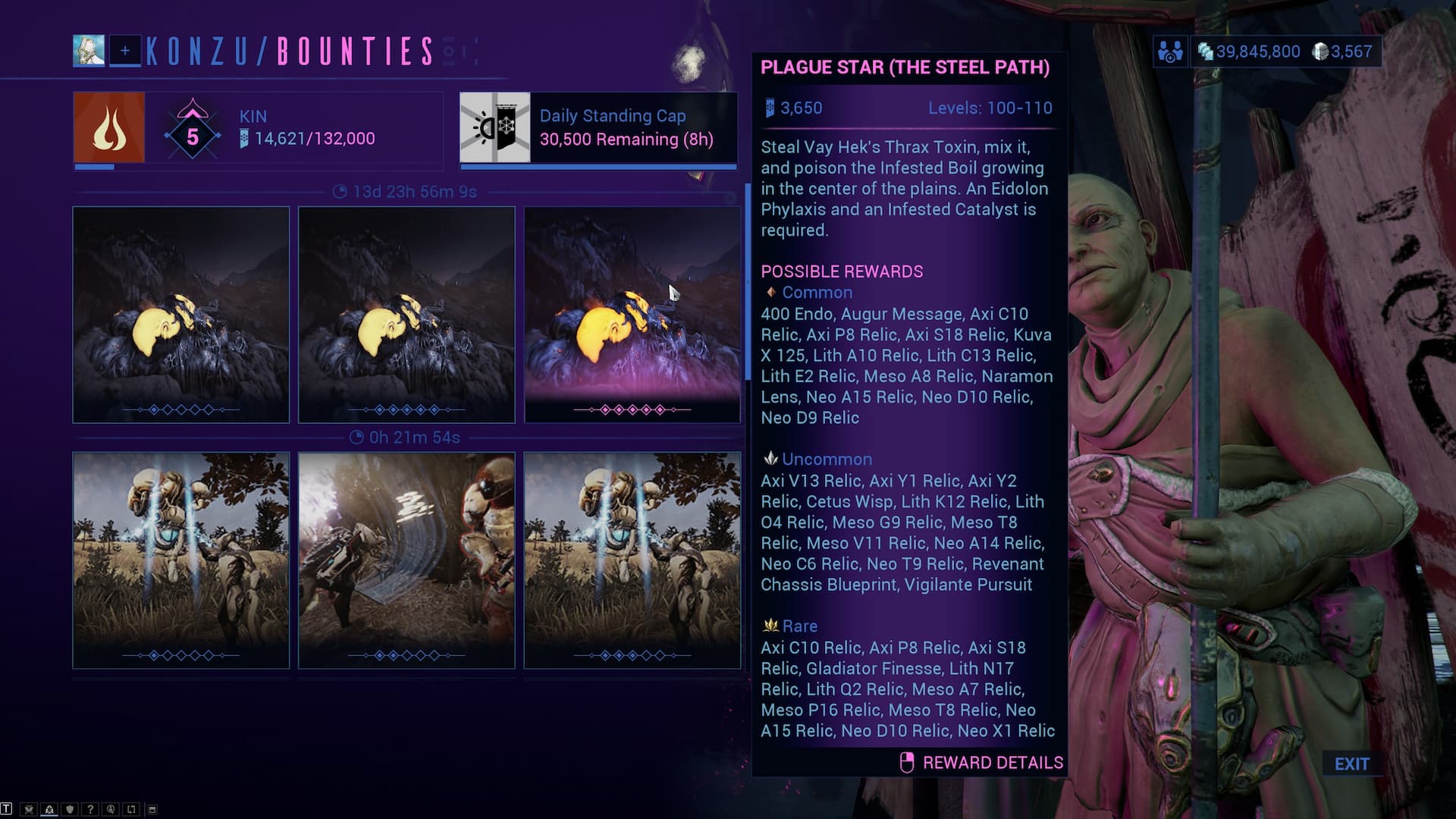The width and height of the screenshot is (1456, 819).
Task: Open the player avatar profile icon
Action: tap(89, 51)
